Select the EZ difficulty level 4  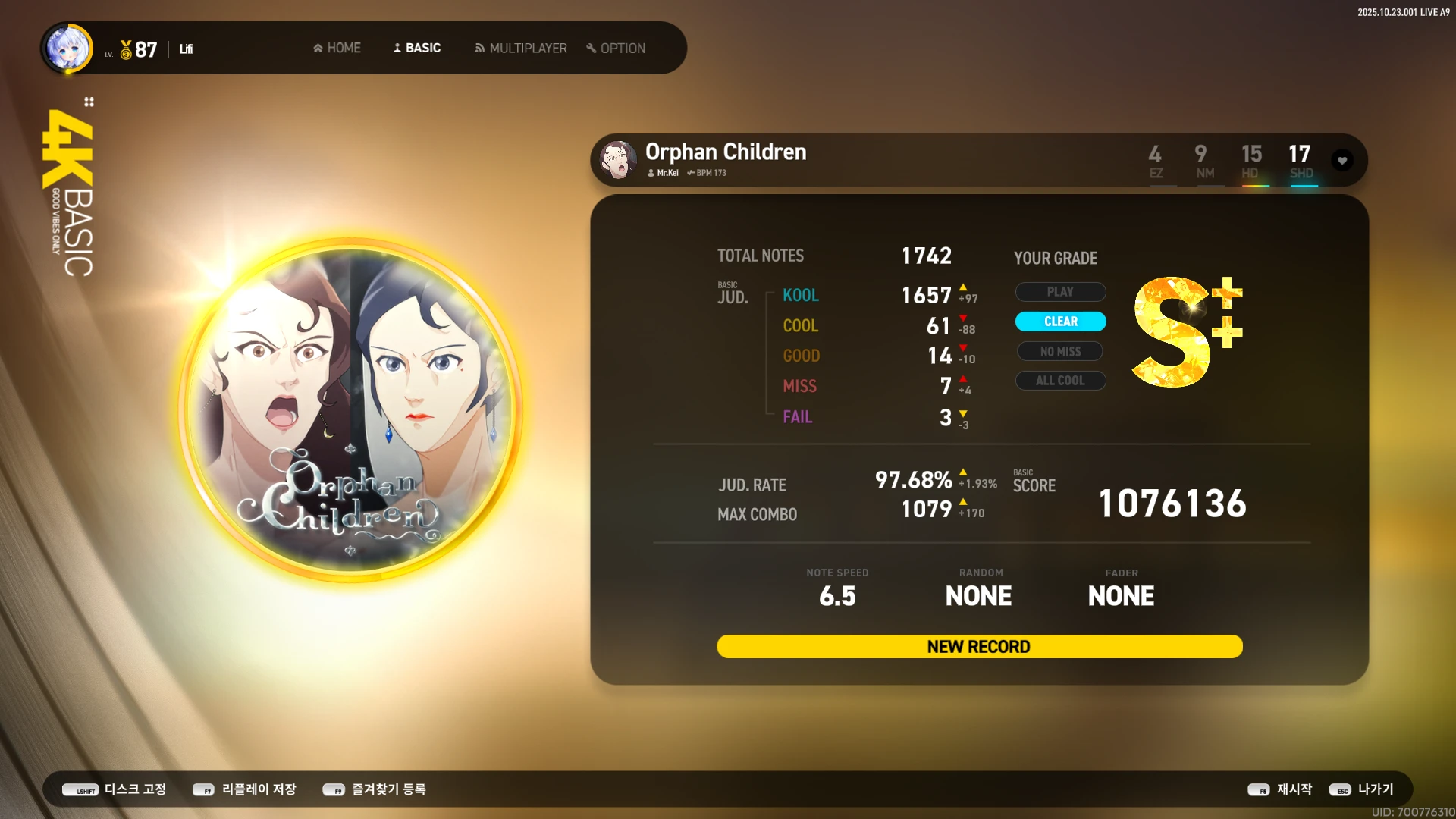tap(1155, 161)
